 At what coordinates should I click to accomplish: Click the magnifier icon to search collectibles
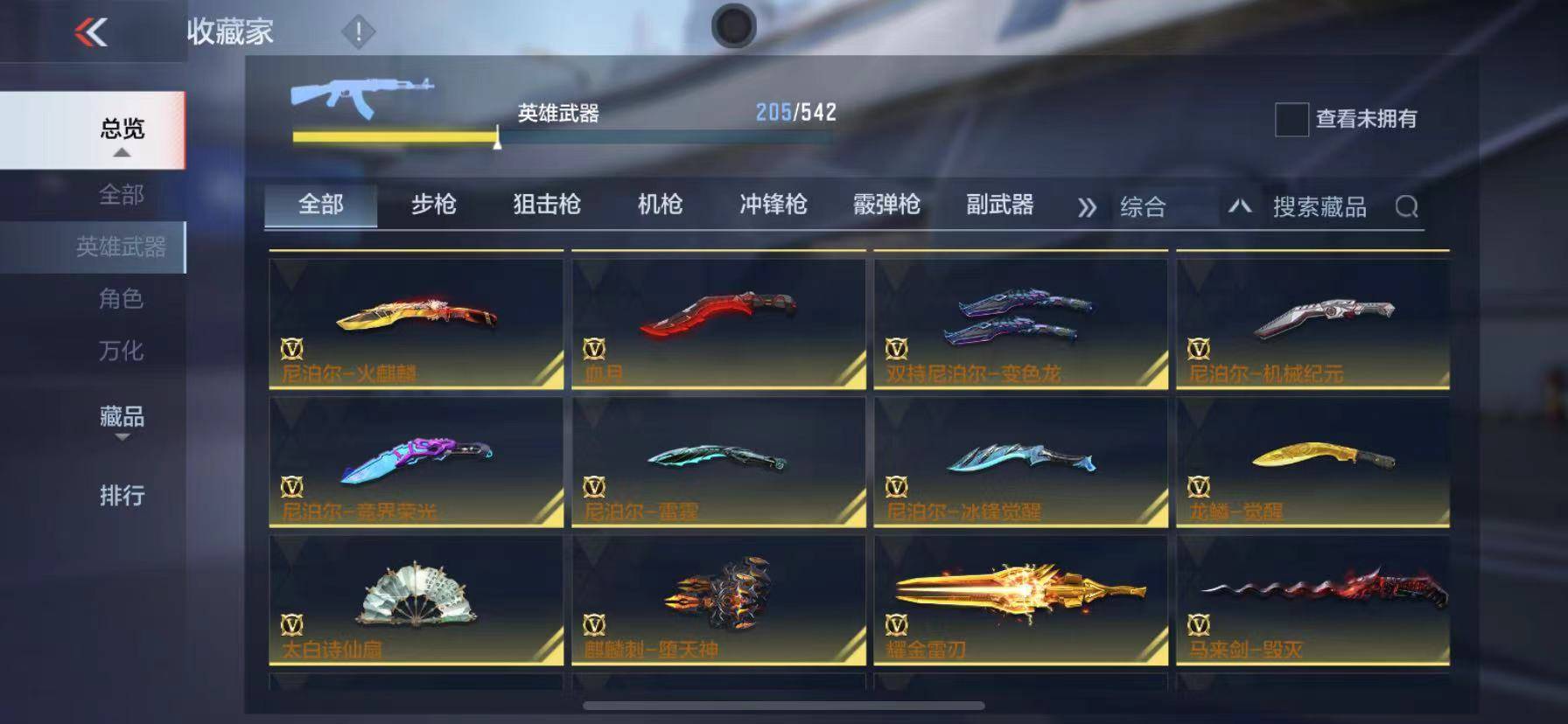(x=1409, y=206)
